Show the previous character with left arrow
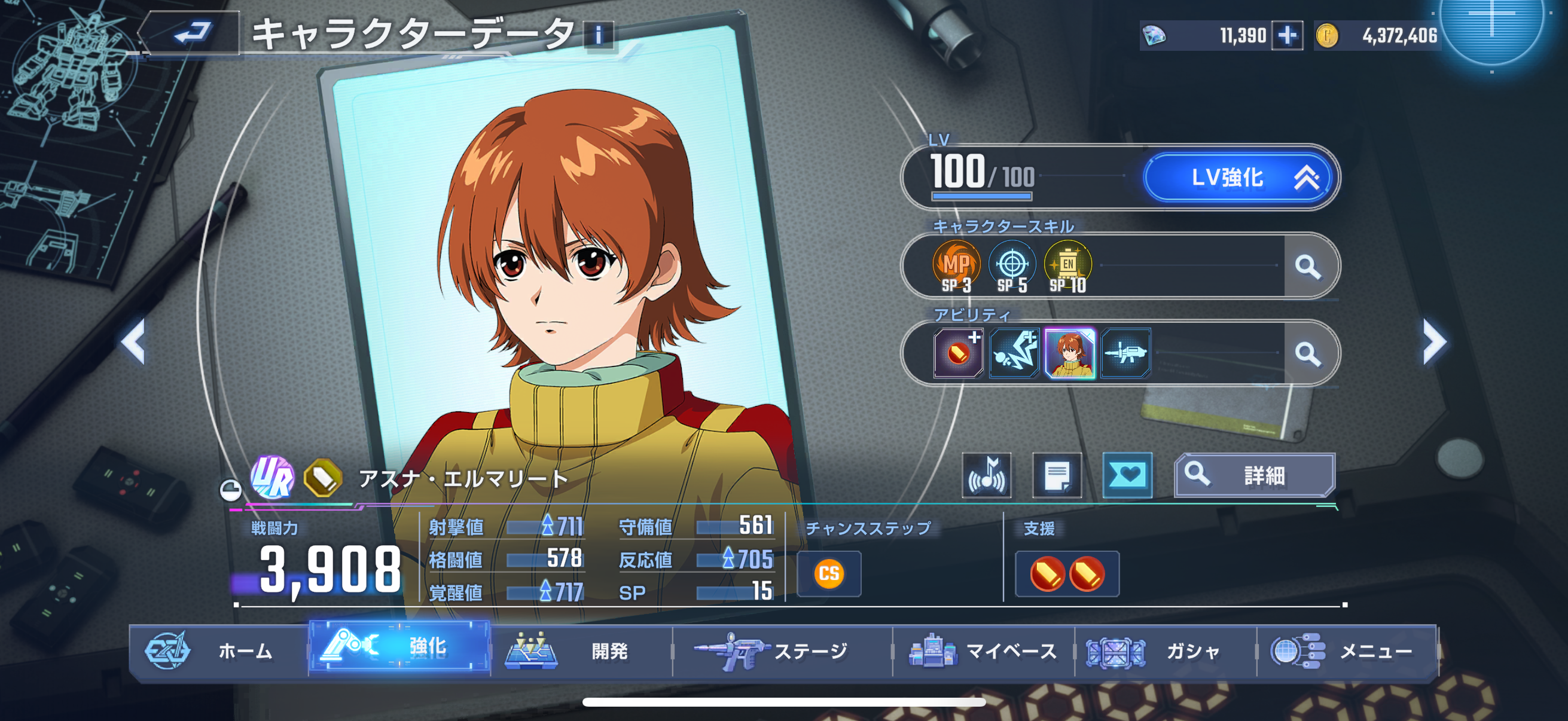Image resolution: width=1568 pixels, height=721 pixels. click(133, 341)
